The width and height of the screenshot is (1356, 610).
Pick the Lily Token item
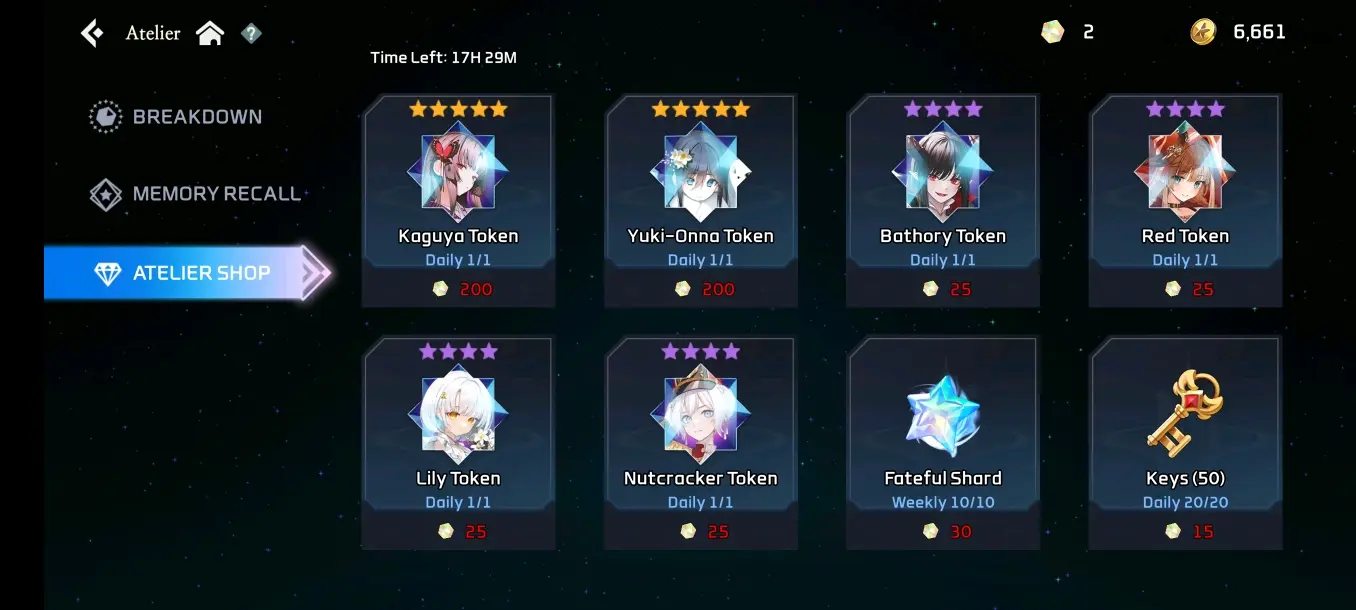coord(458,442)
